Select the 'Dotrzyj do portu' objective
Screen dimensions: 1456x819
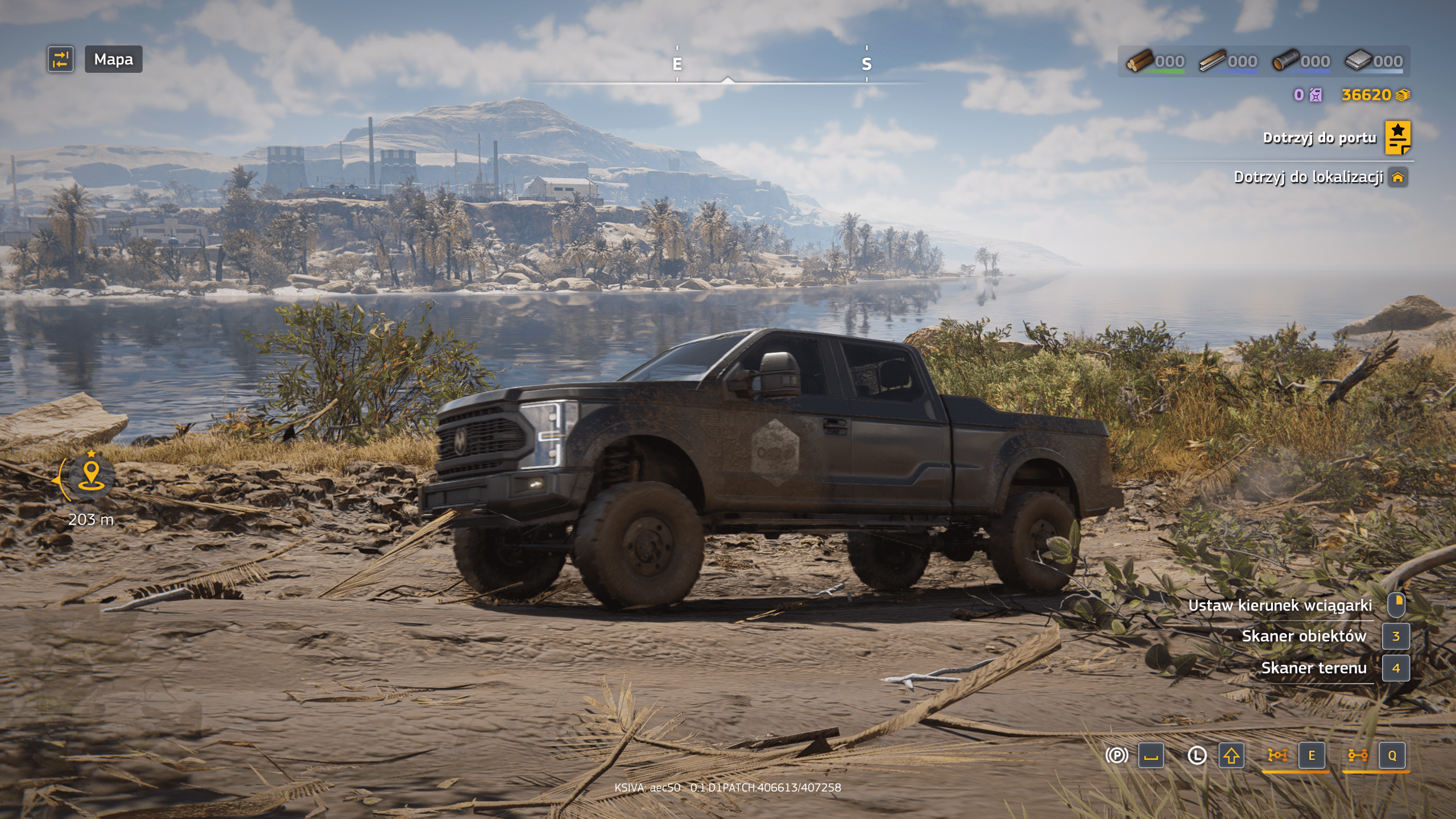coord(1319,138)
